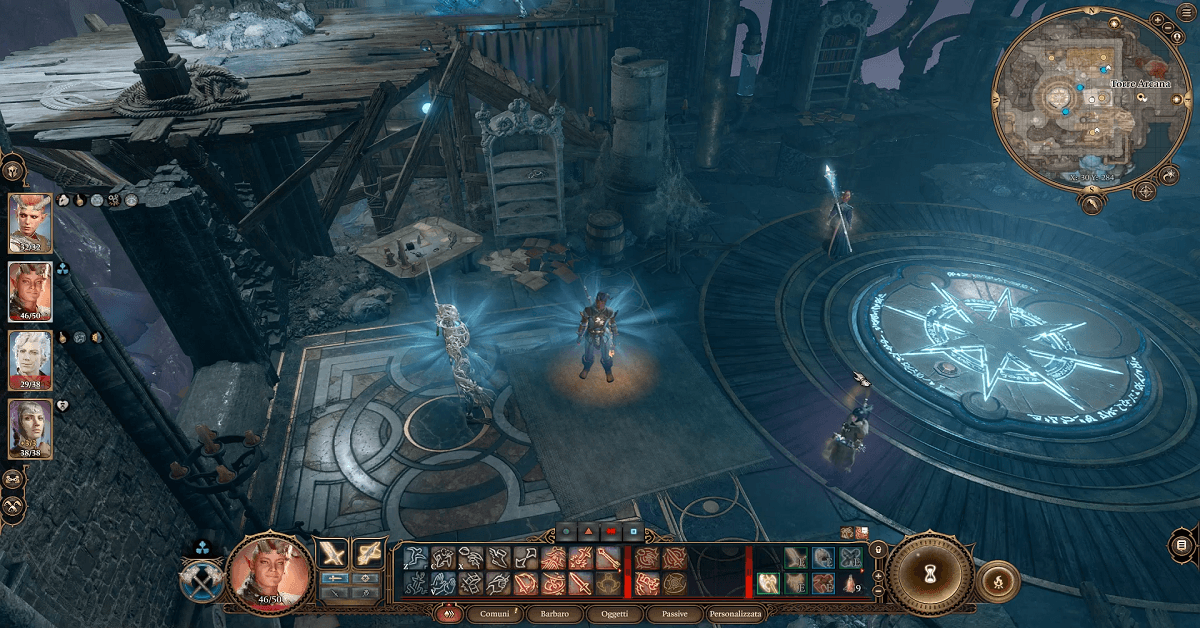The width and height of the screenshot is (1200, 628).
Task: Open the Oggetti hotbar tab
Action: (x=614, y=613)
